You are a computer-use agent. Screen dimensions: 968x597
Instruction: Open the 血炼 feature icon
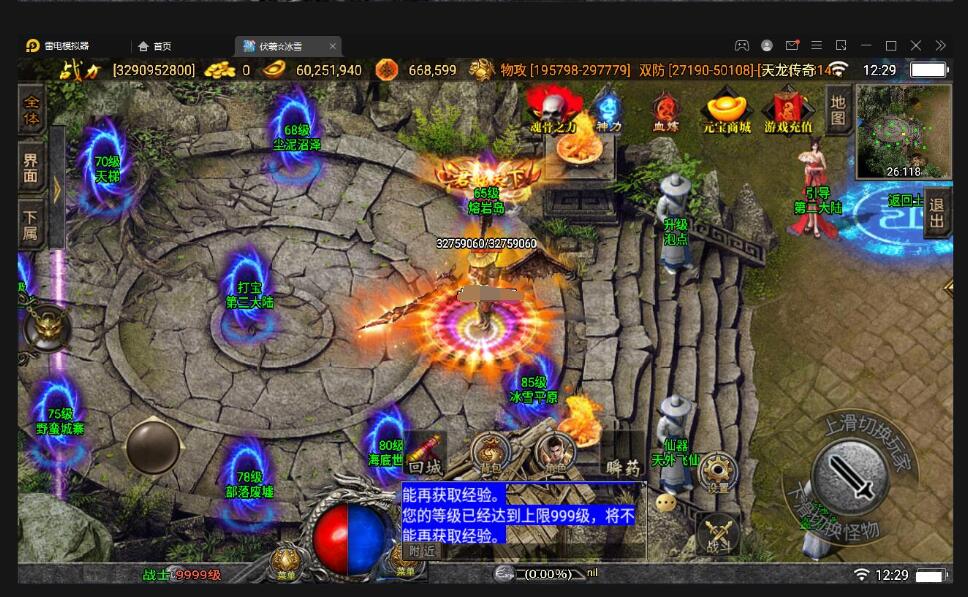pyautogui.click(x=666, y=110)
